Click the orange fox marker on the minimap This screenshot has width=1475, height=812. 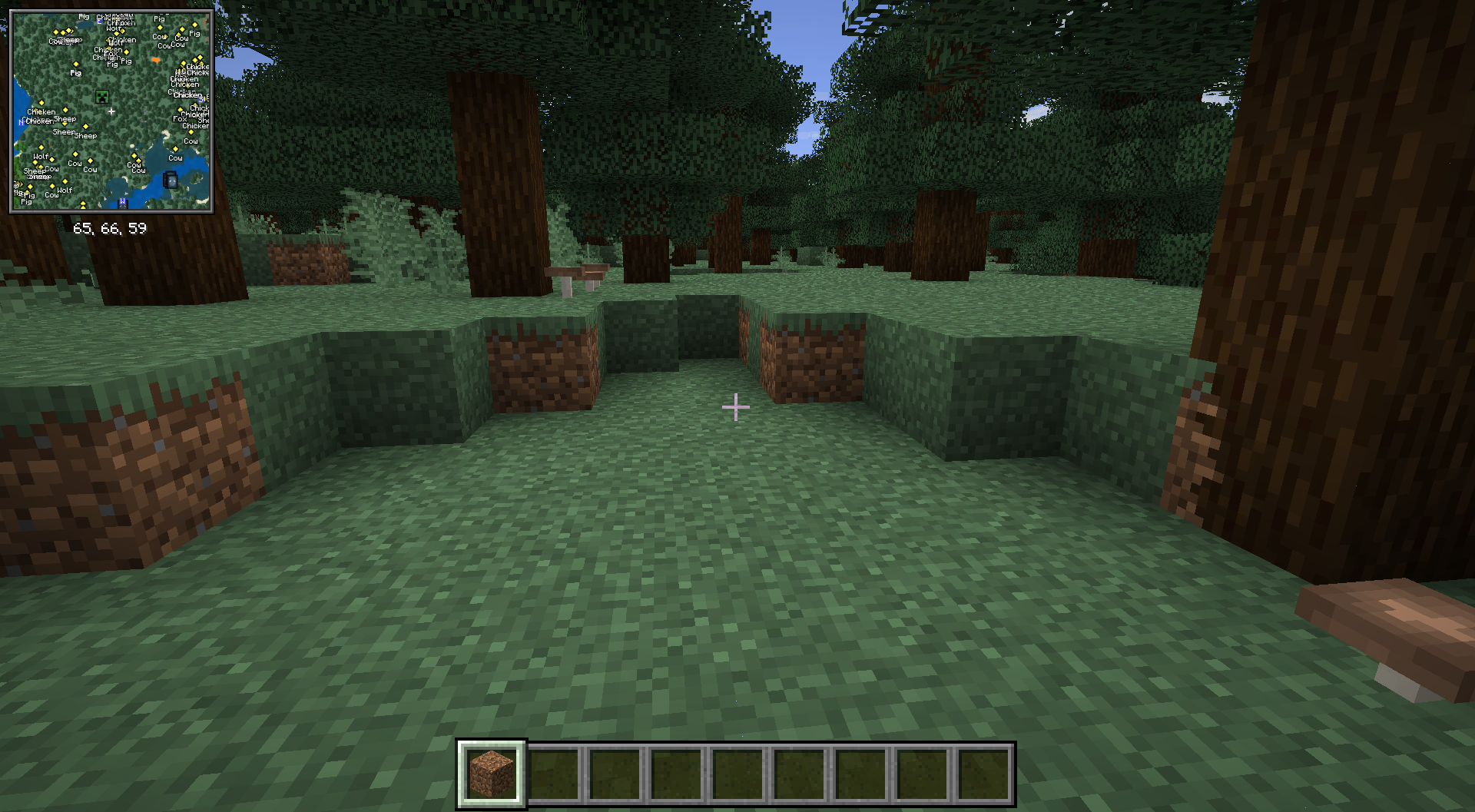point(156,61)
